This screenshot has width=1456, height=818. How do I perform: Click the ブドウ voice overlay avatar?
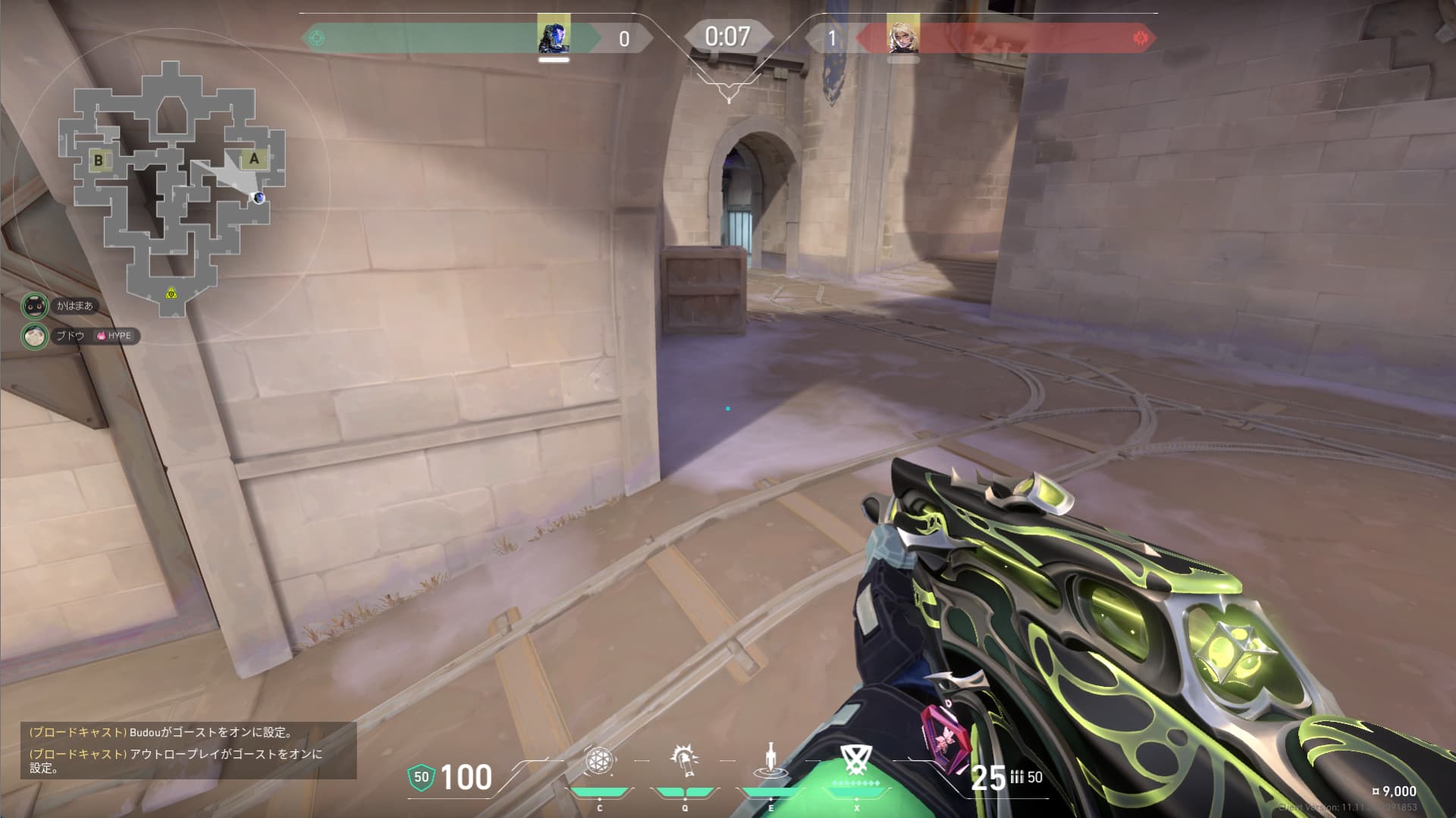click(34, 335)
